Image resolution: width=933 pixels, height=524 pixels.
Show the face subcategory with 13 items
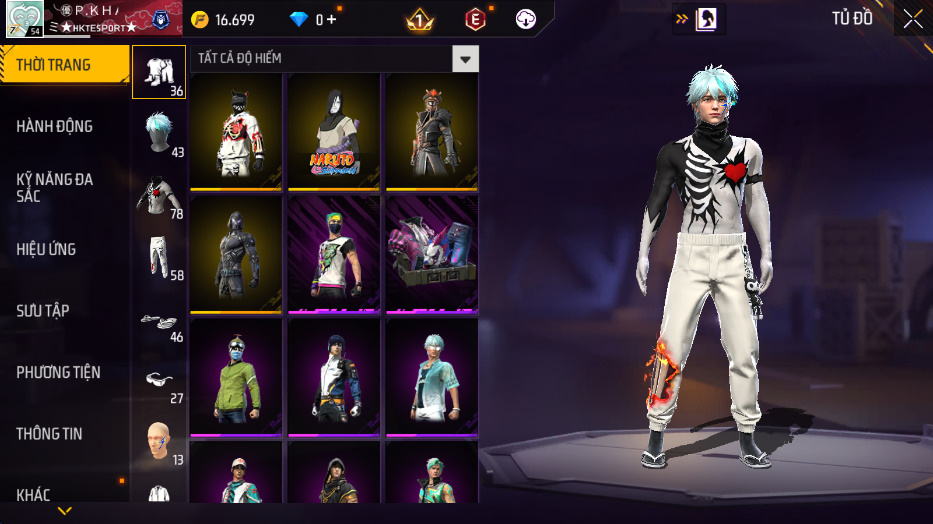coord(159,442)
